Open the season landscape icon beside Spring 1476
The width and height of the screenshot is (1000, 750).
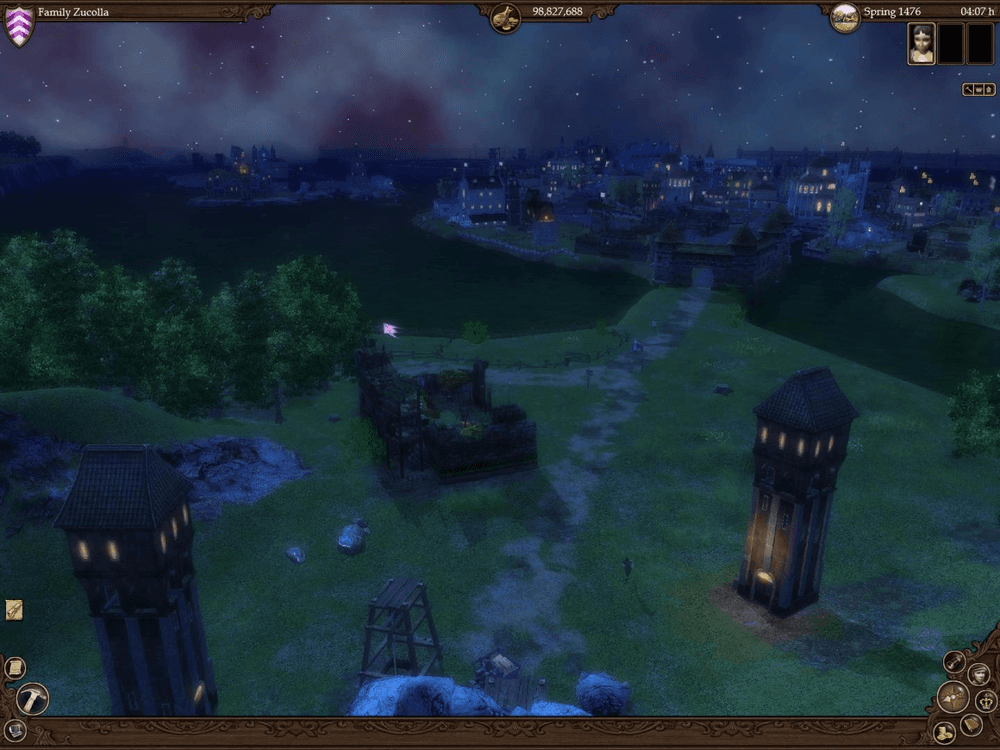click(x=845, y=16)
